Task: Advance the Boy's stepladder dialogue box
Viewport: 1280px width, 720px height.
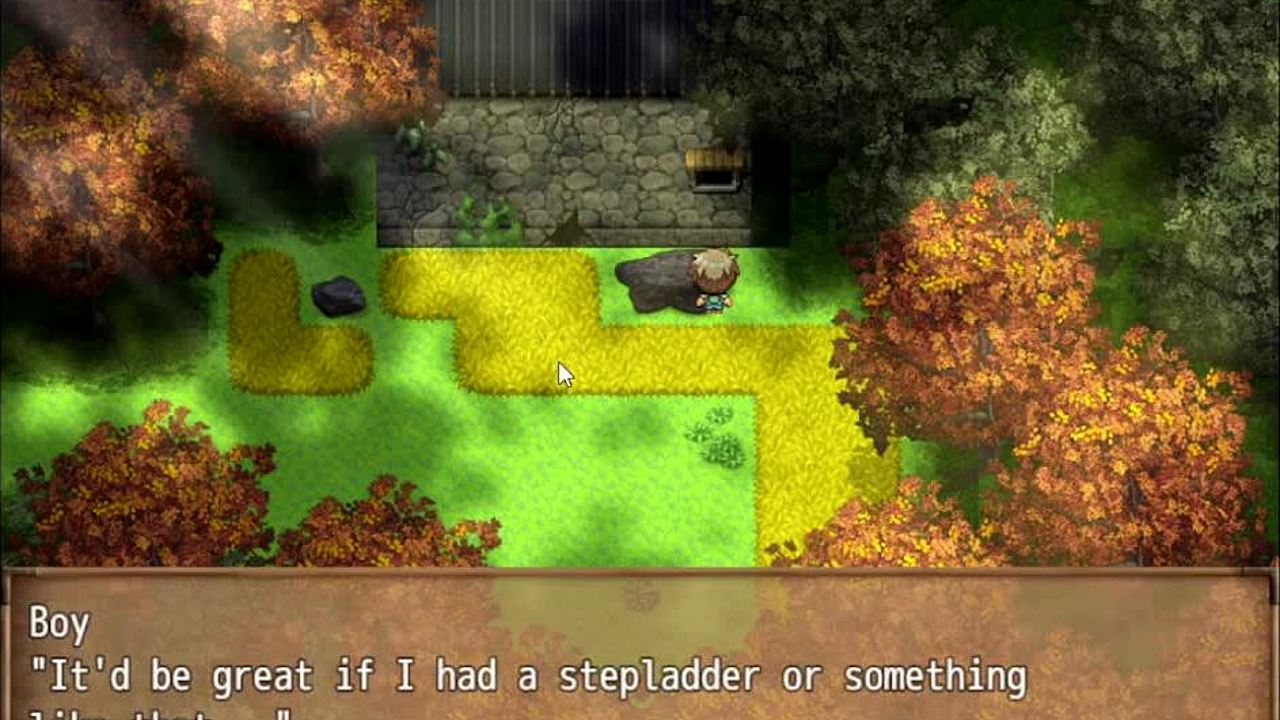Action: click(640, 650)
